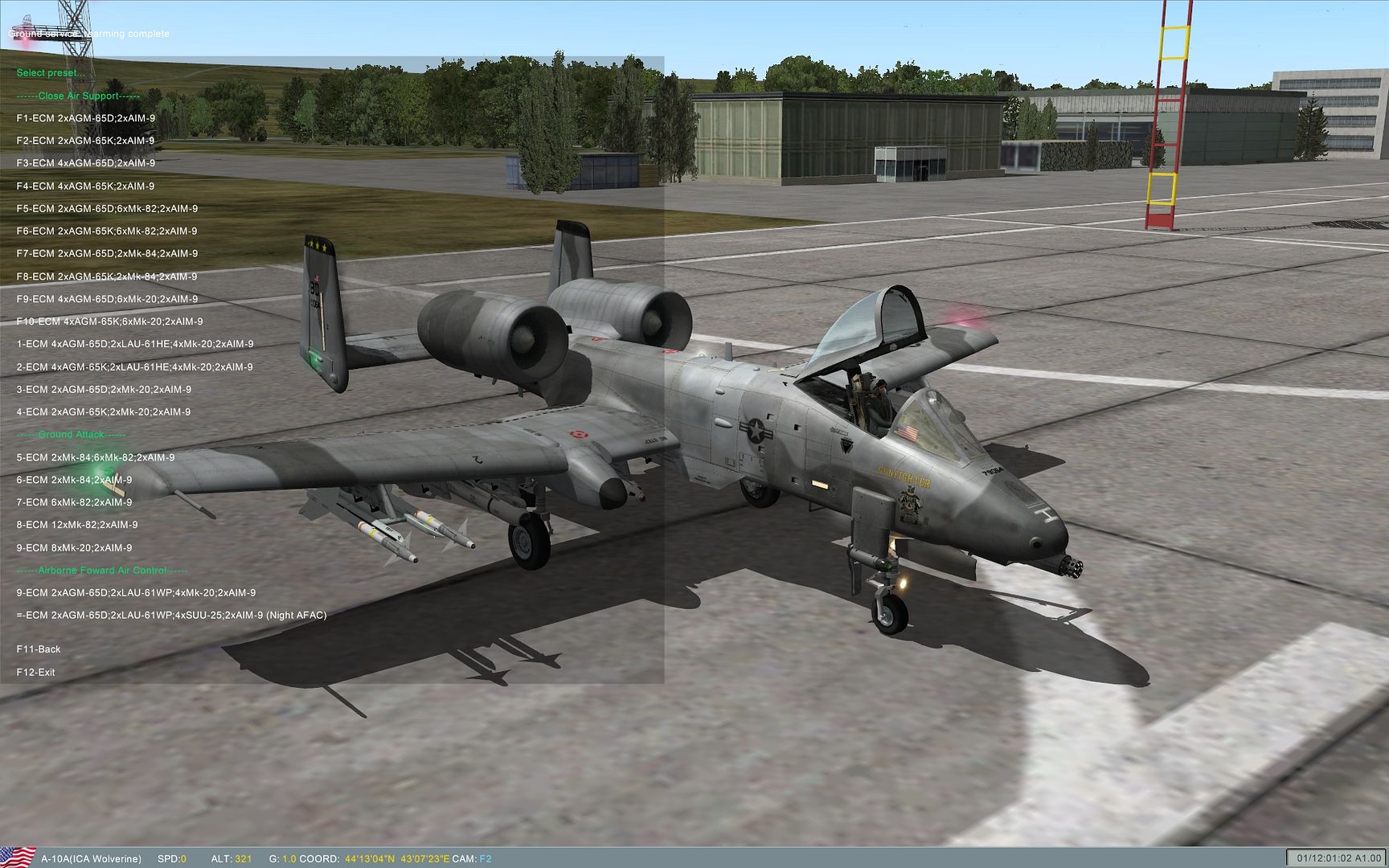Go back with the F11-Back entry
This screenshot has height=868, width=1389.
39,649
